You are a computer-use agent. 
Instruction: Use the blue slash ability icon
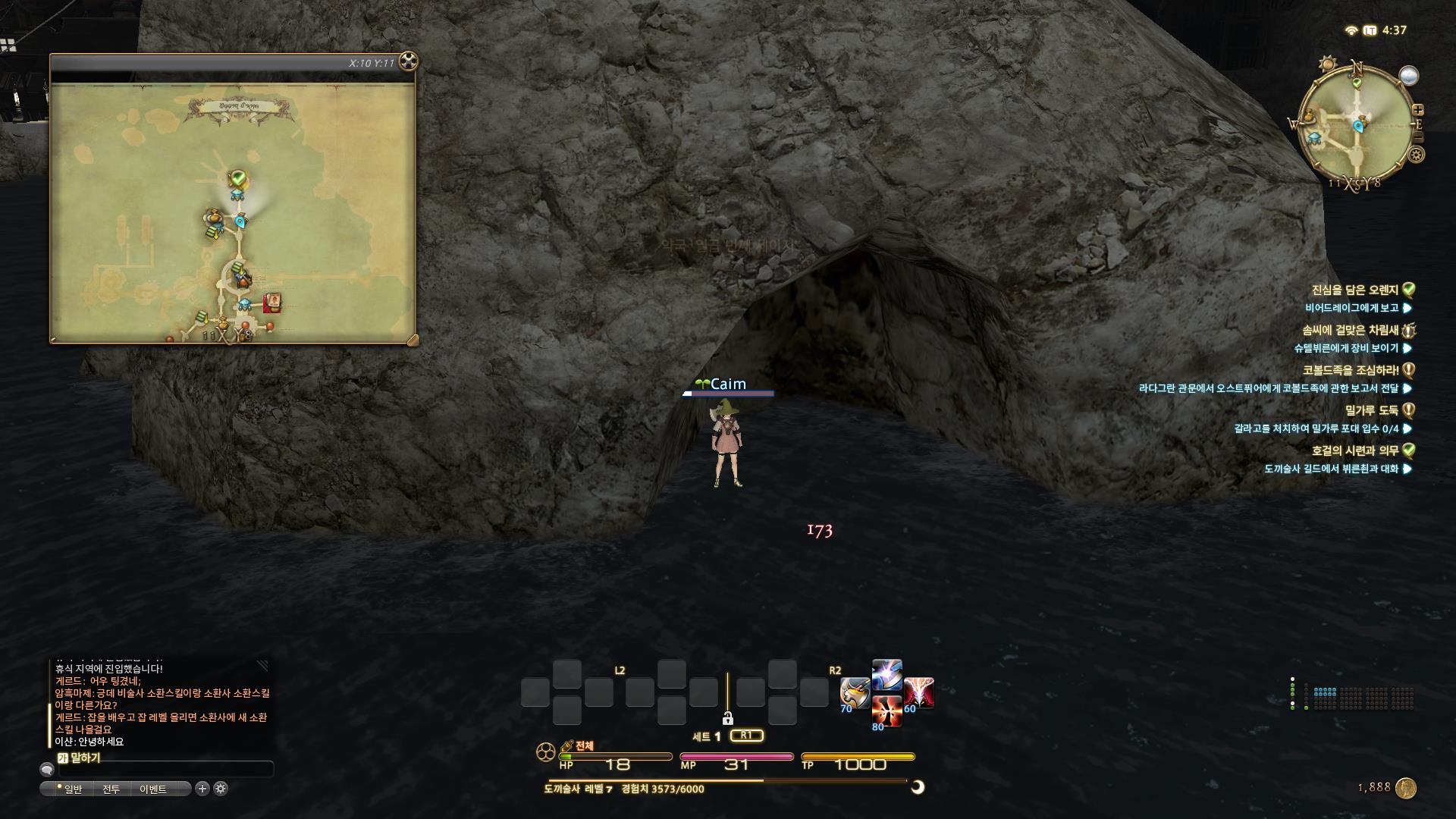coord(886,675)
